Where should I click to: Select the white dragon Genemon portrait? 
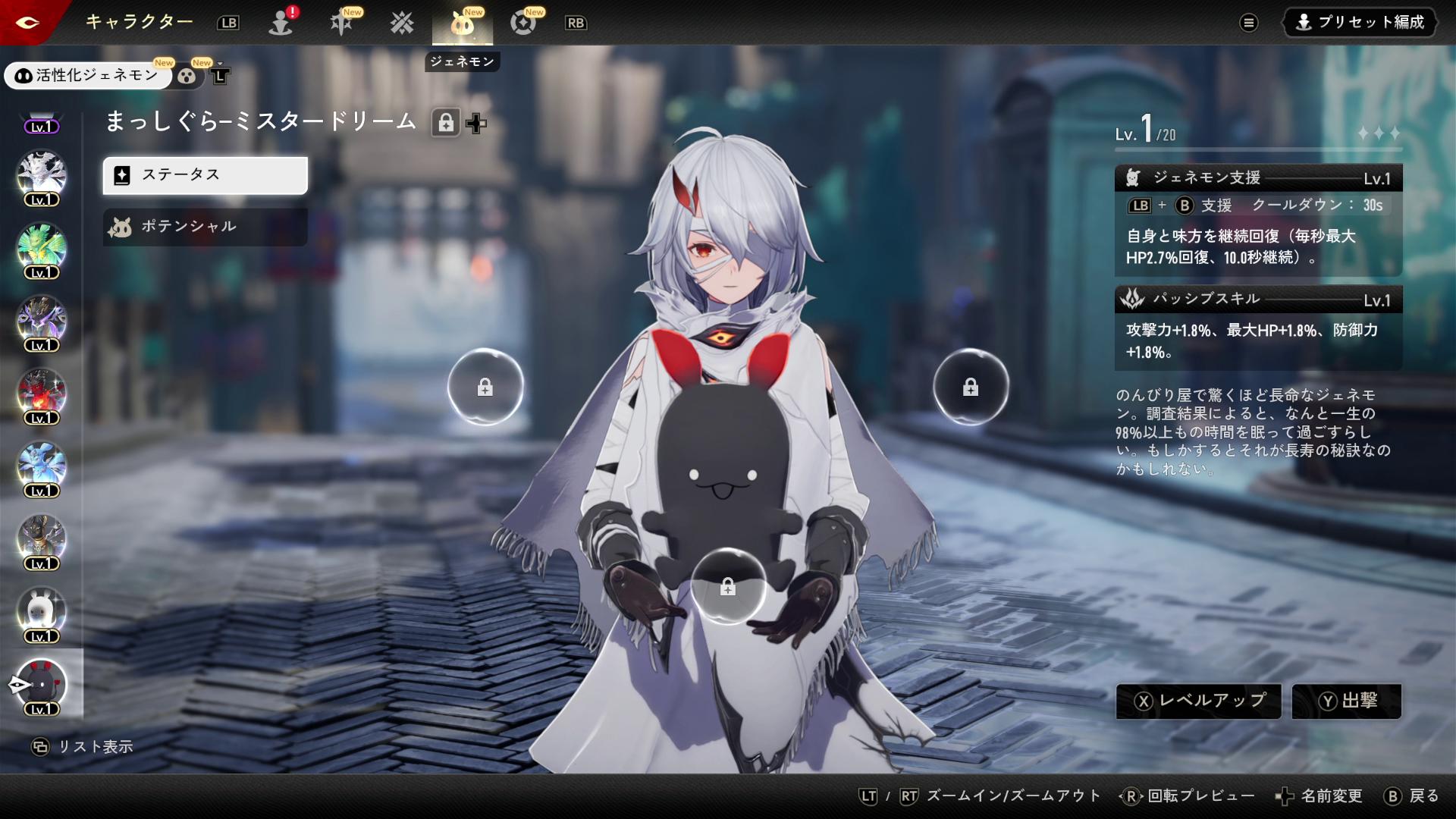(x=42, y=174)
